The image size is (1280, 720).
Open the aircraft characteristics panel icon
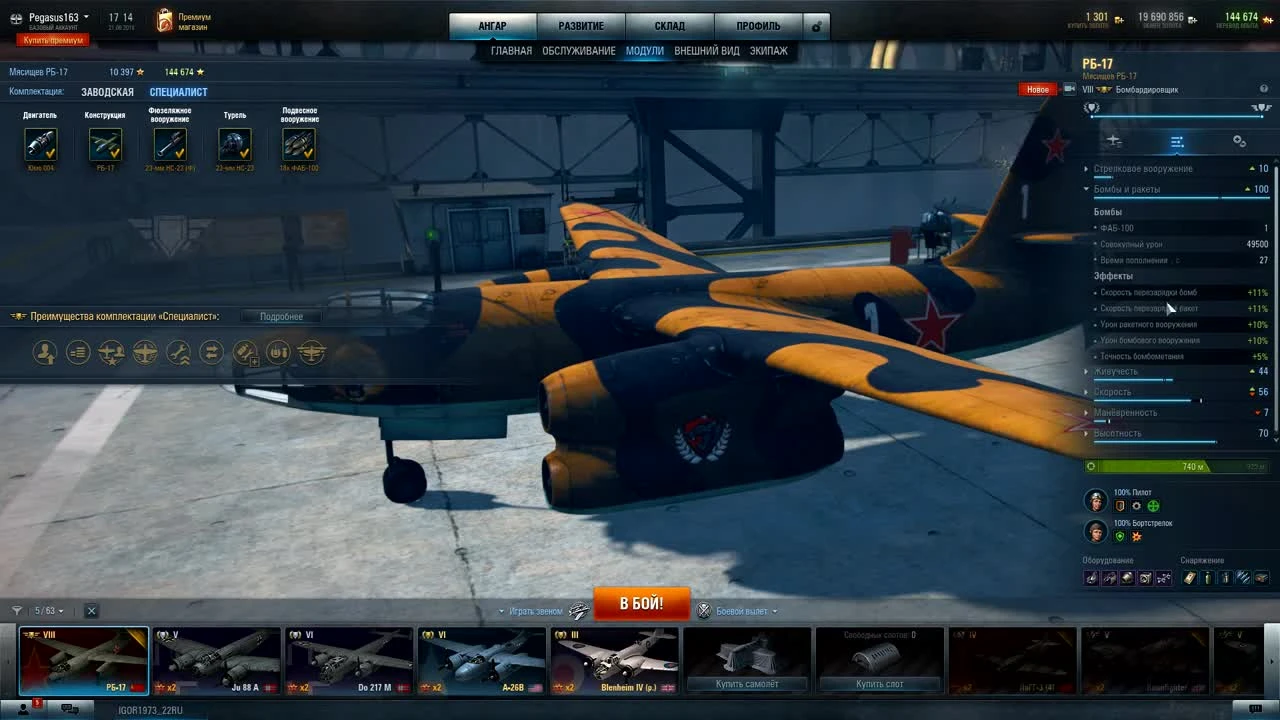tap(1177, 141)
